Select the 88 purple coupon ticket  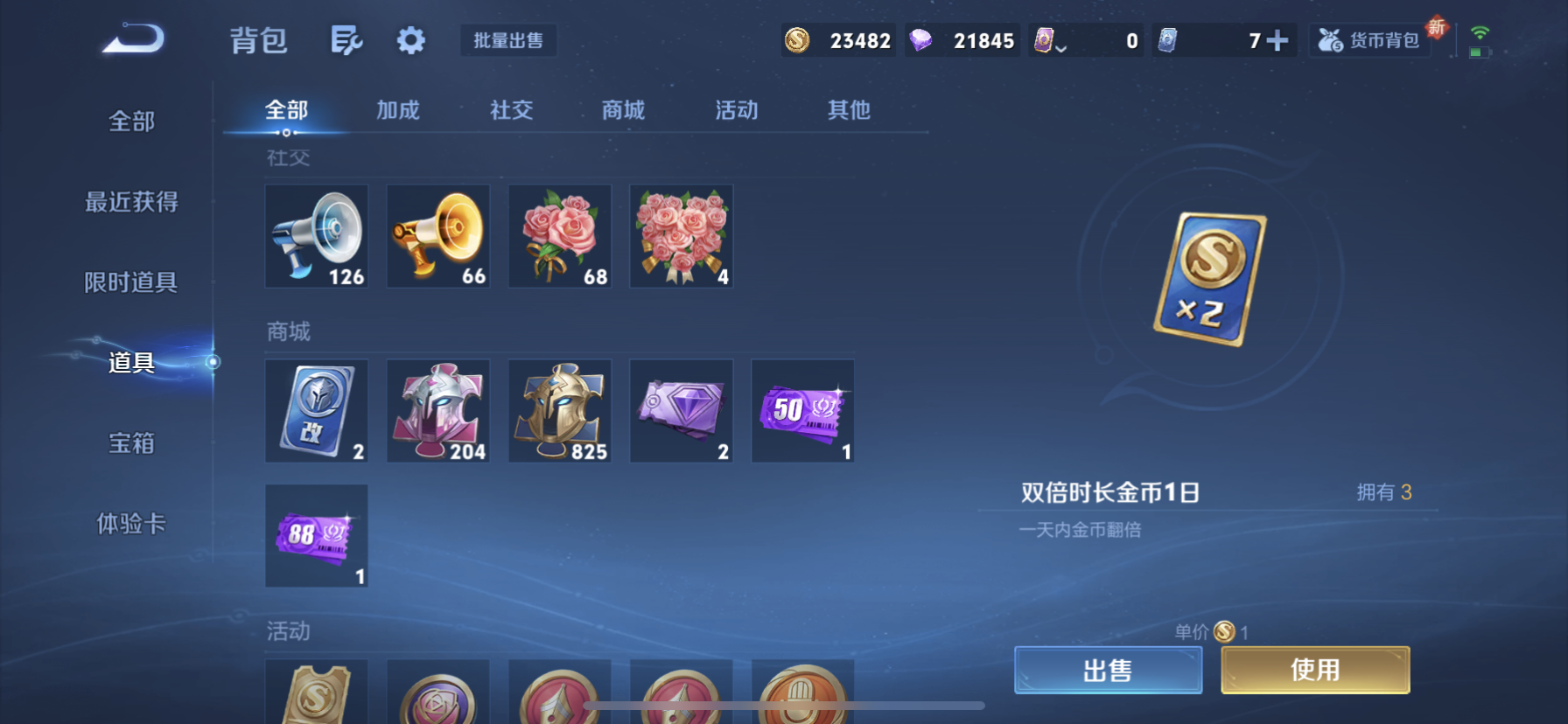(x=316, y=537)
